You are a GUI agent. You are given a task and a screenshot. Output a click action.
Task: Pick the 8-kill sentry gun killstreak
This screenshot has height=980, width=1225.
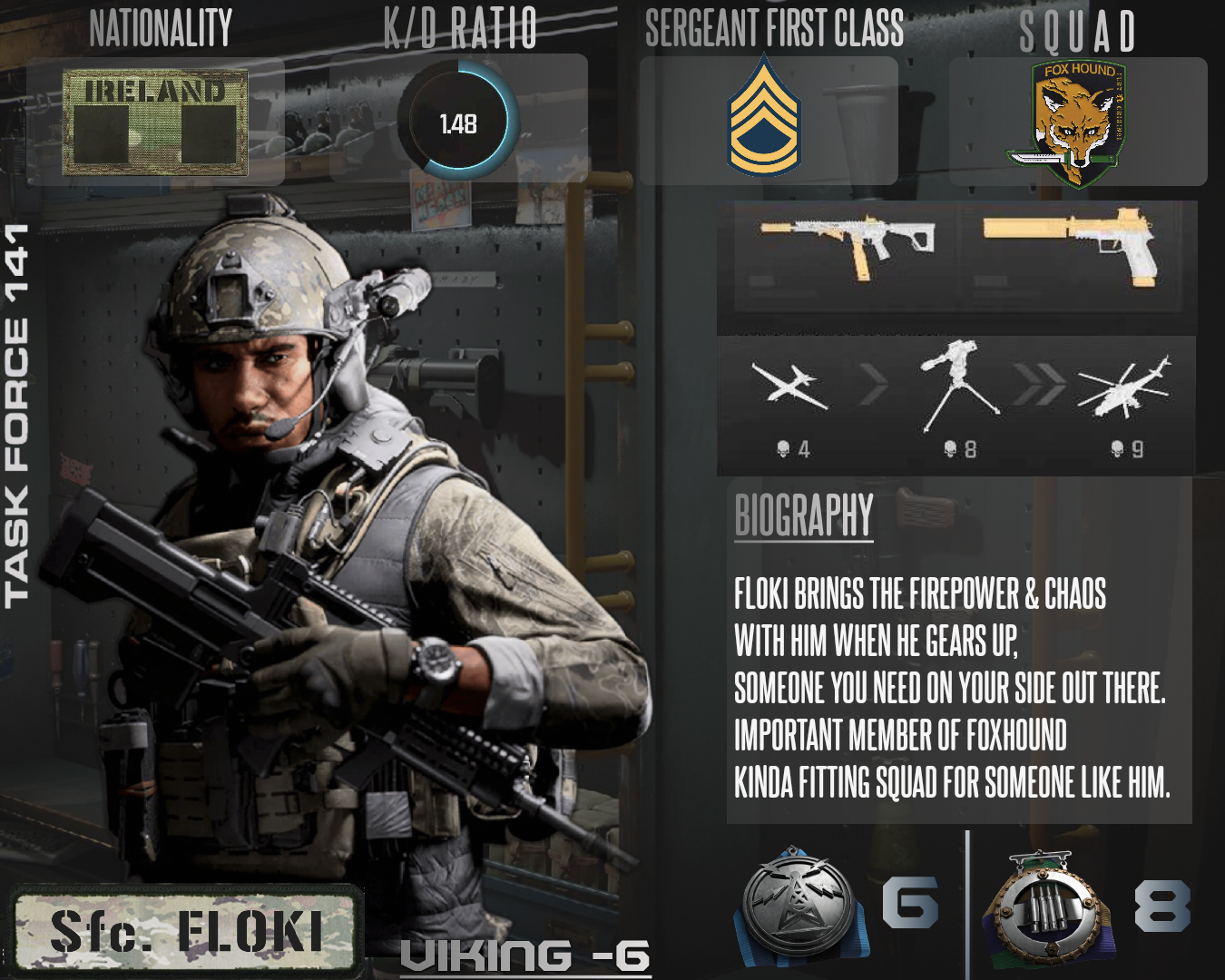[x=957, y=387]
